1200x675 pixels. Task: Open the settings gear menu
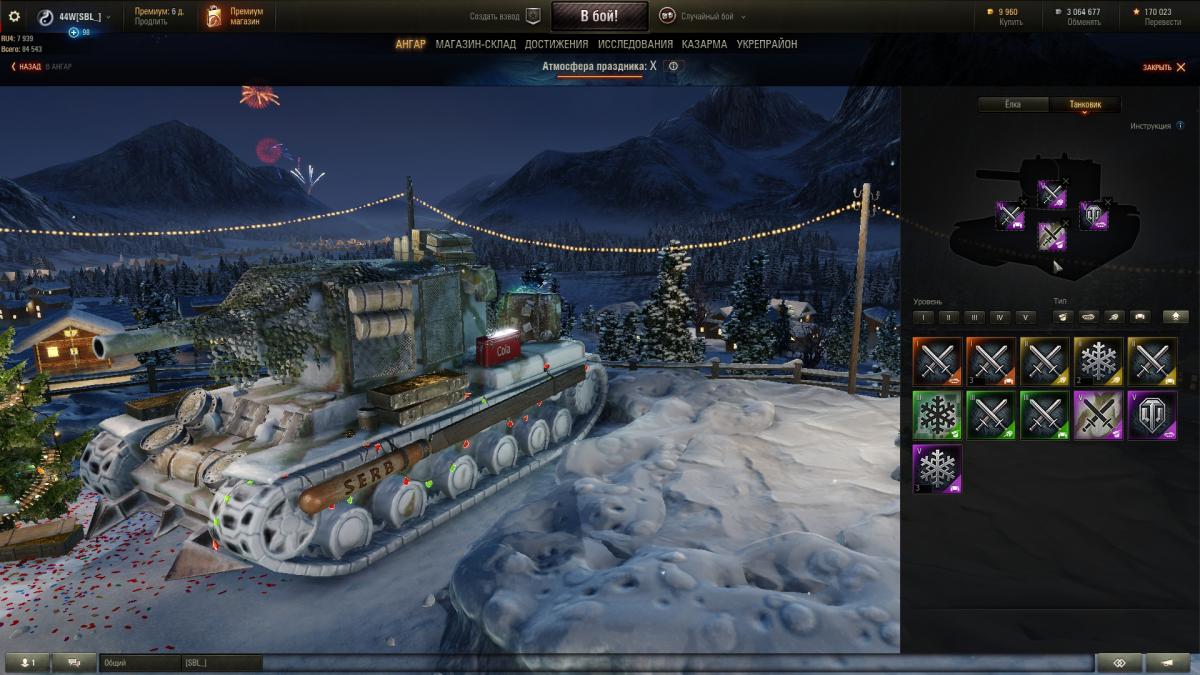pos(14,16)
